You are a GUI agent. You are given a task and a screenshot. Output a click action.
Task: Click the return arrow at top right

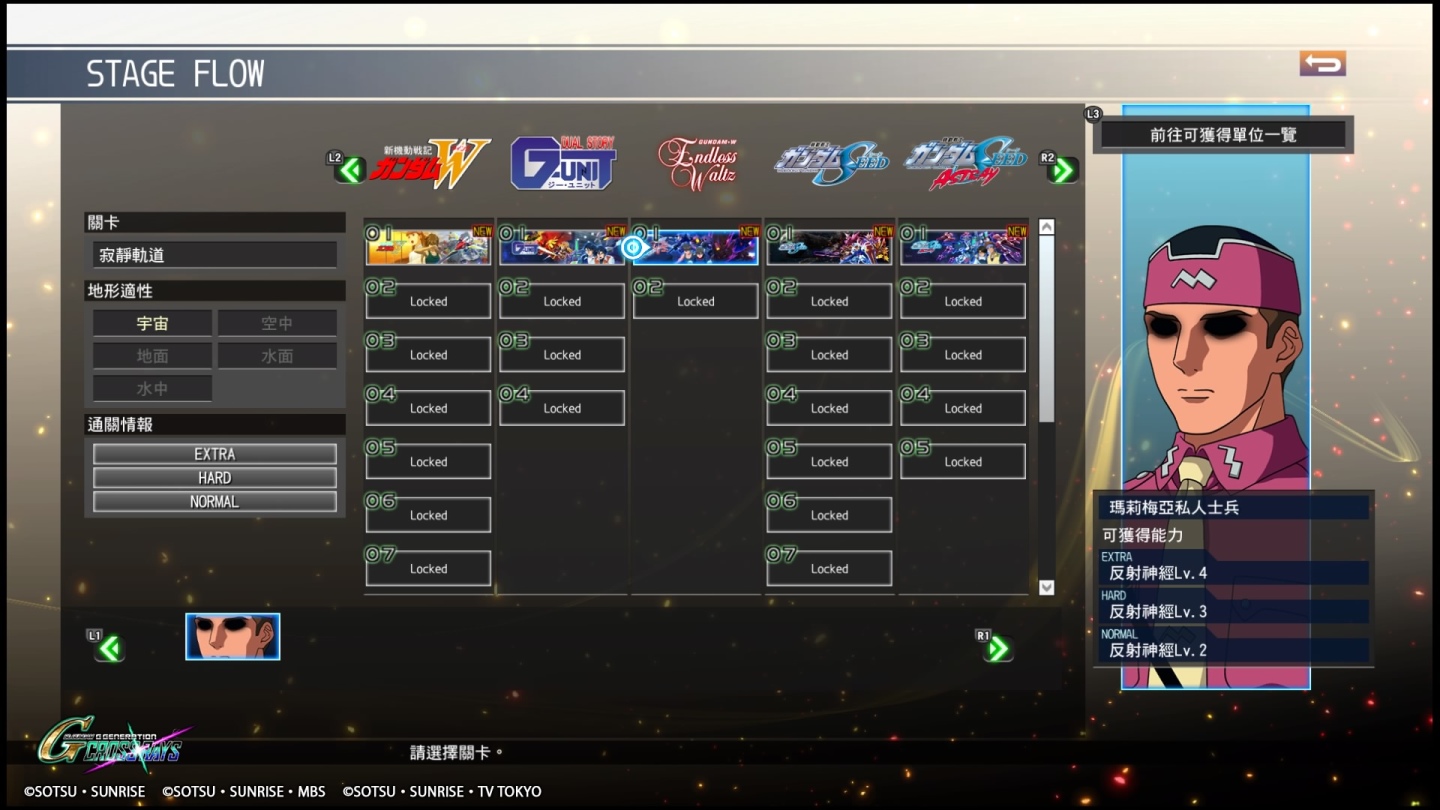click(x=1322, y=61)
